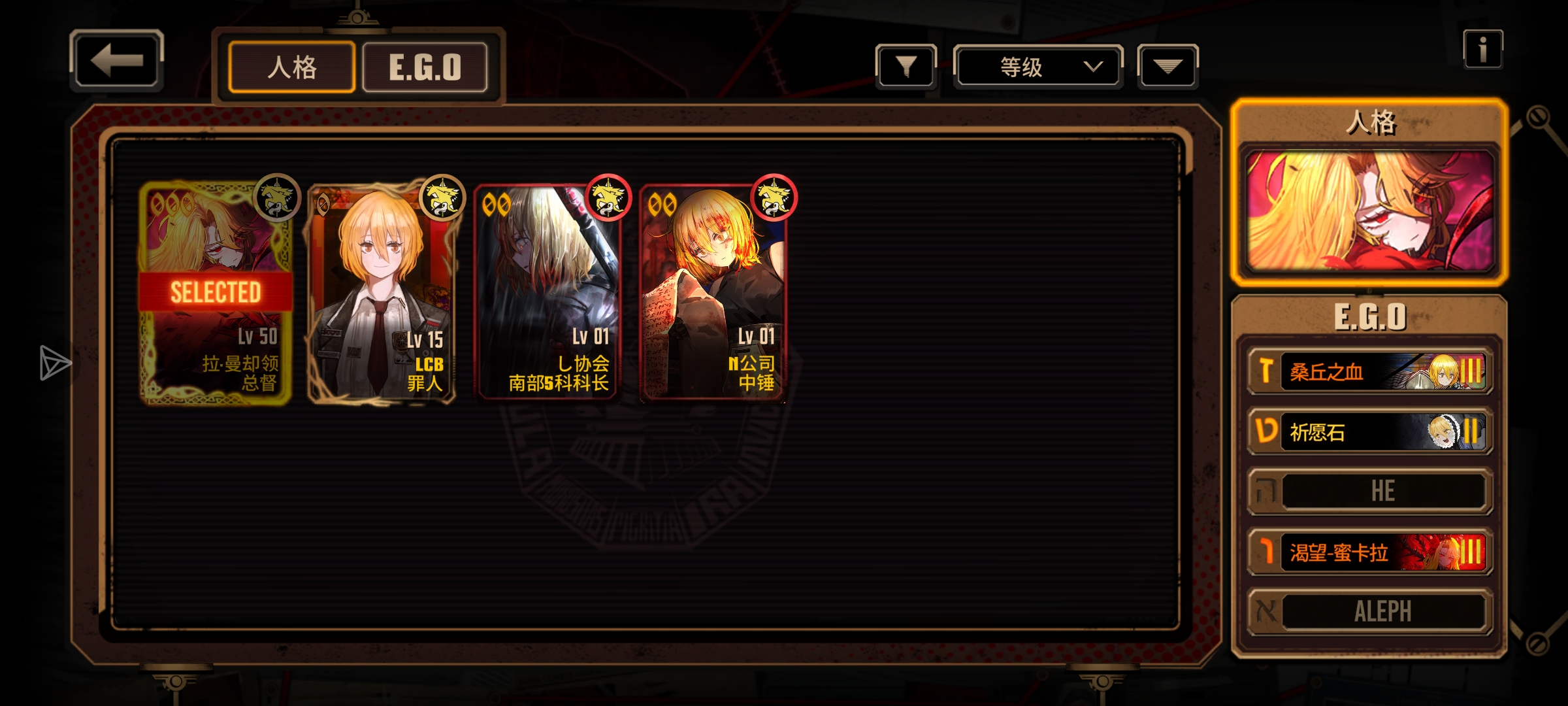The image size is (1568, 706).
Task: Select the 桑丘之血 E.G.O slot
Action: point(1369,371)
